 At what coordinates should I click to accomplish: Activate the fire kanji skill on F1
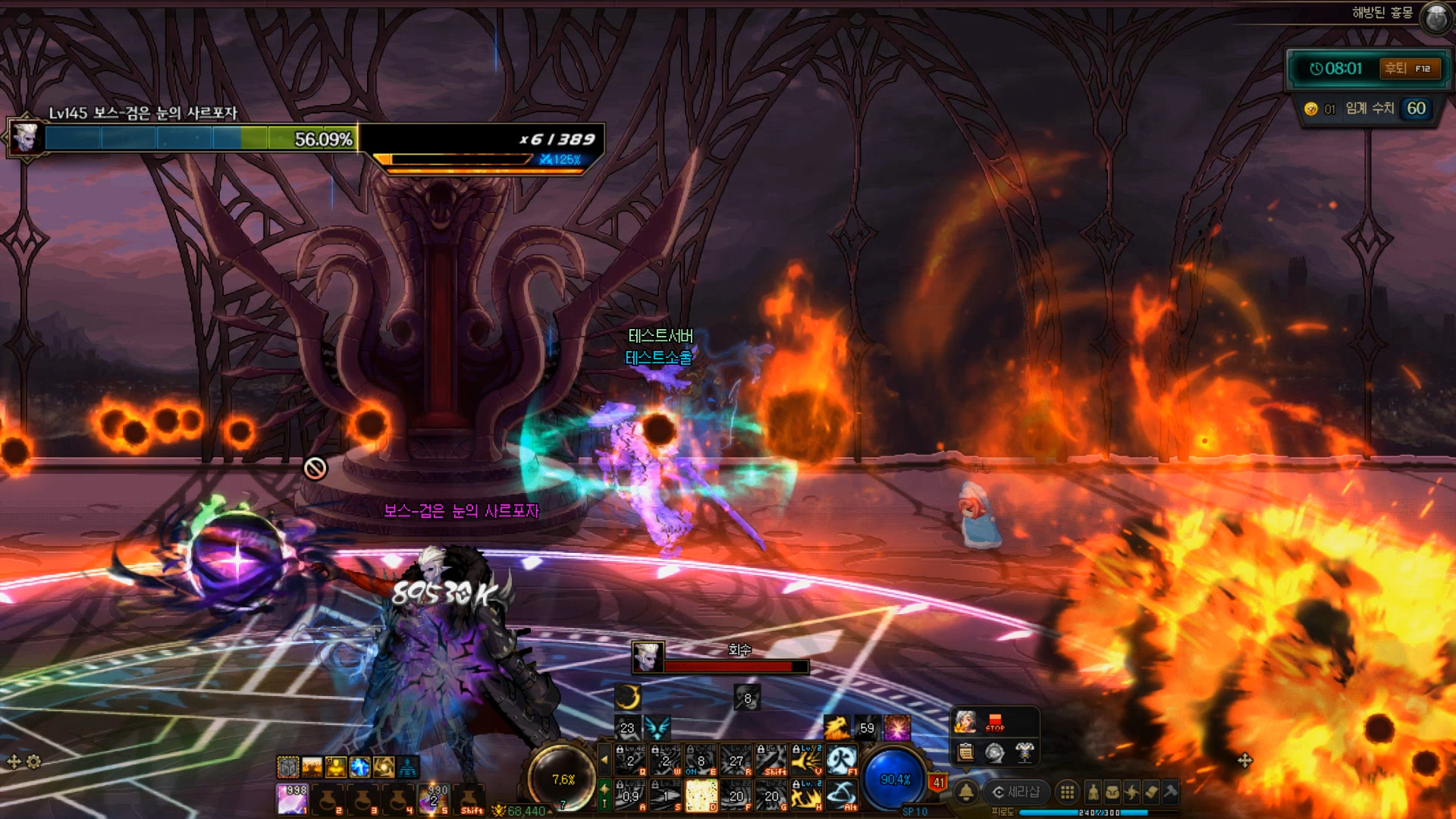pyautogui.click(x=841, y=759)
